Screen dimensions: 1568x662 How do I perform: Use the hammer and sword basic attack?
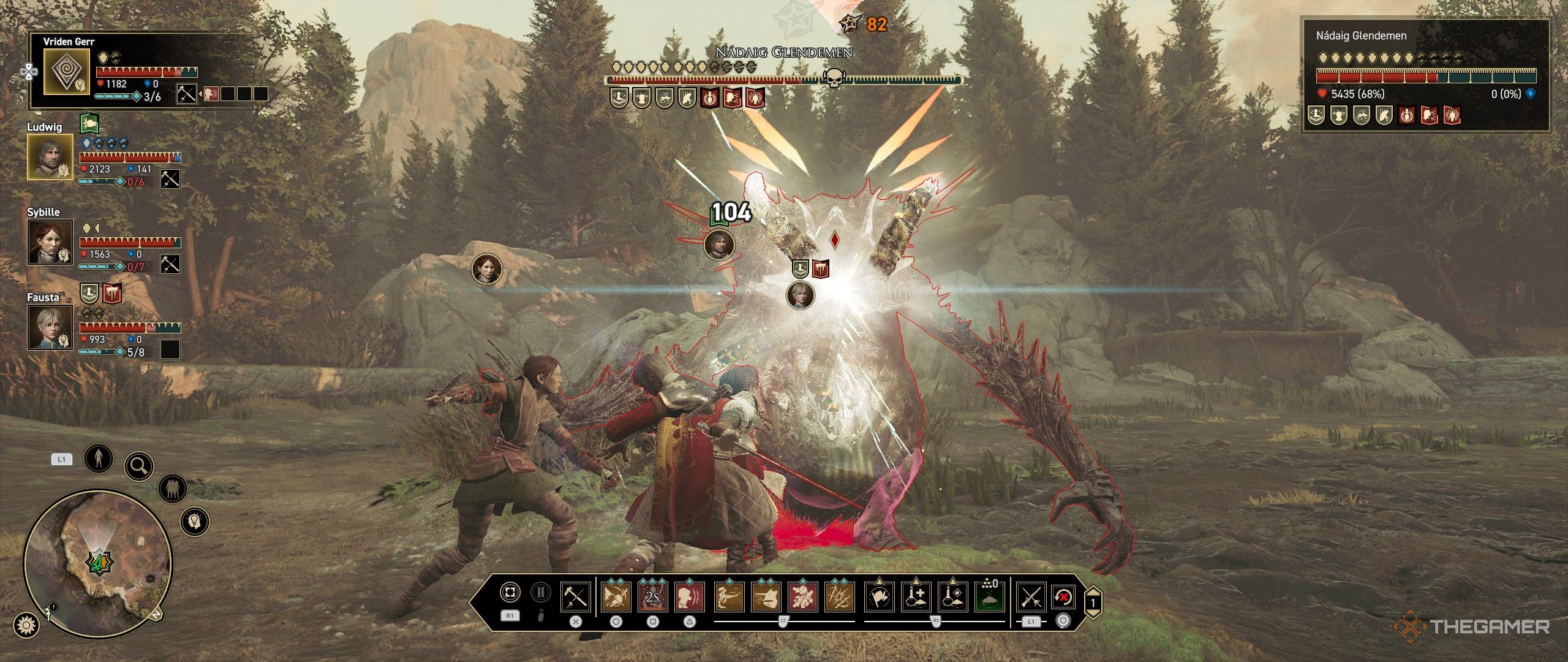(x=576, y=596)
